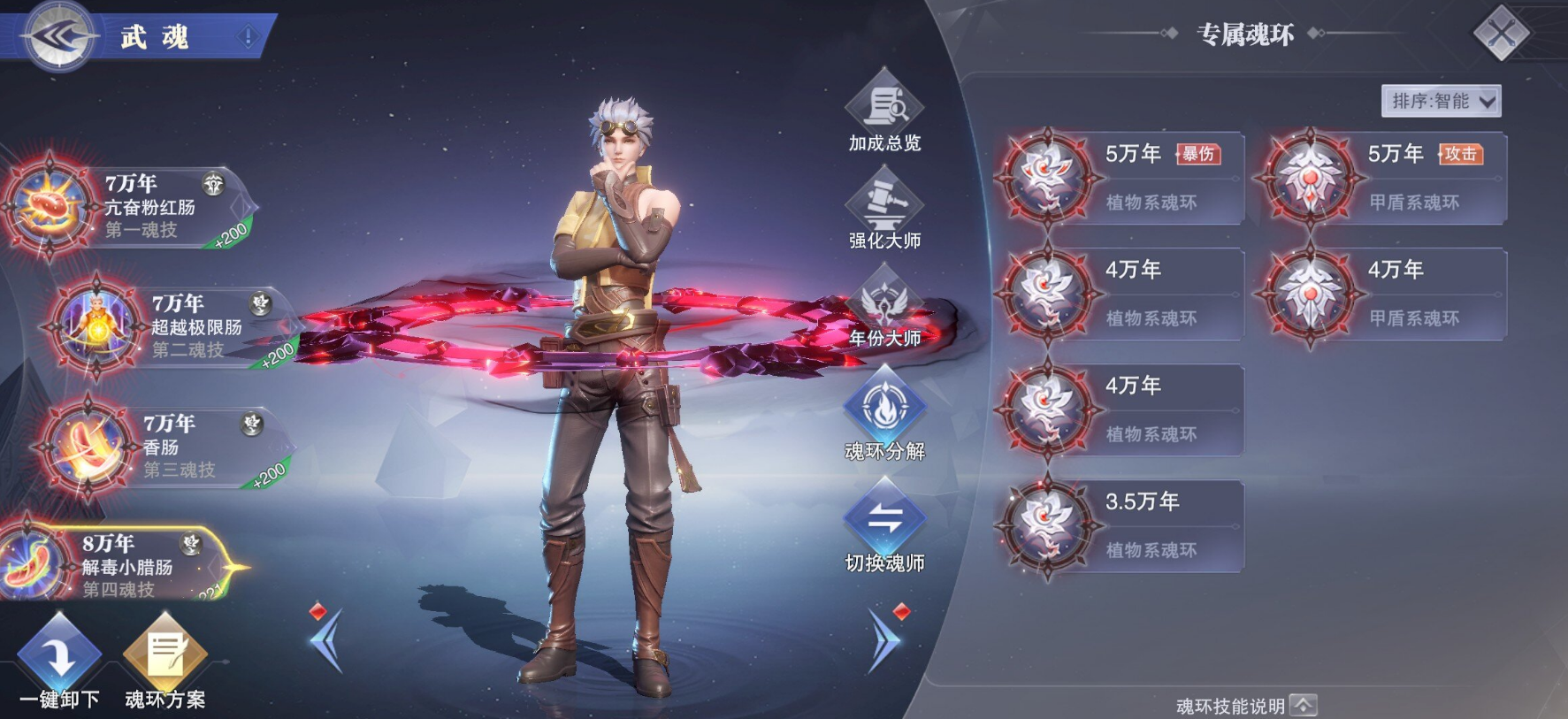Viewport: 1568px width, 719px height.
Task: Open the 年份大师 menu
Action: point(884,308)
